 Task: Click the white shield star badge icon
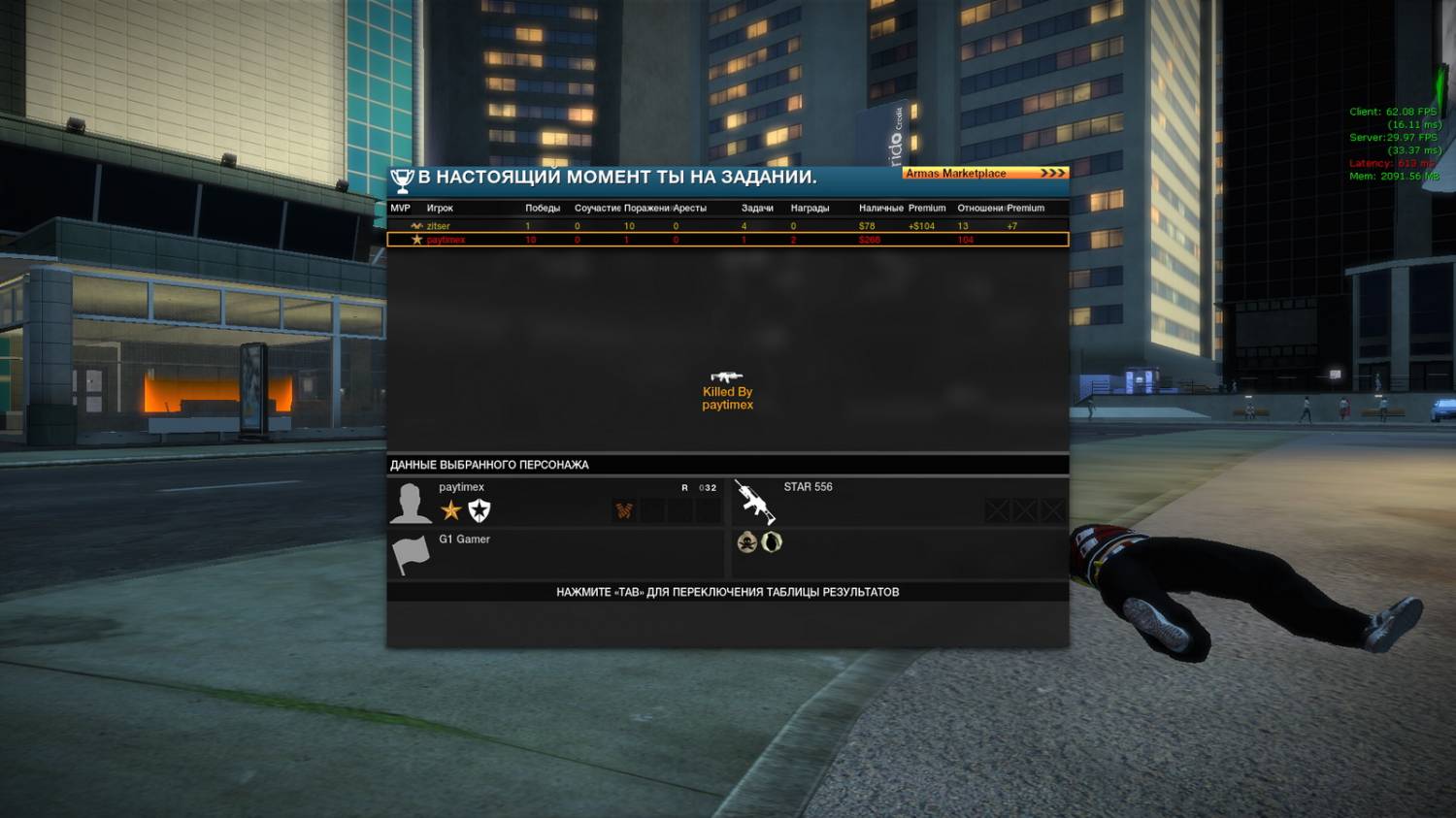click(480, 510)
